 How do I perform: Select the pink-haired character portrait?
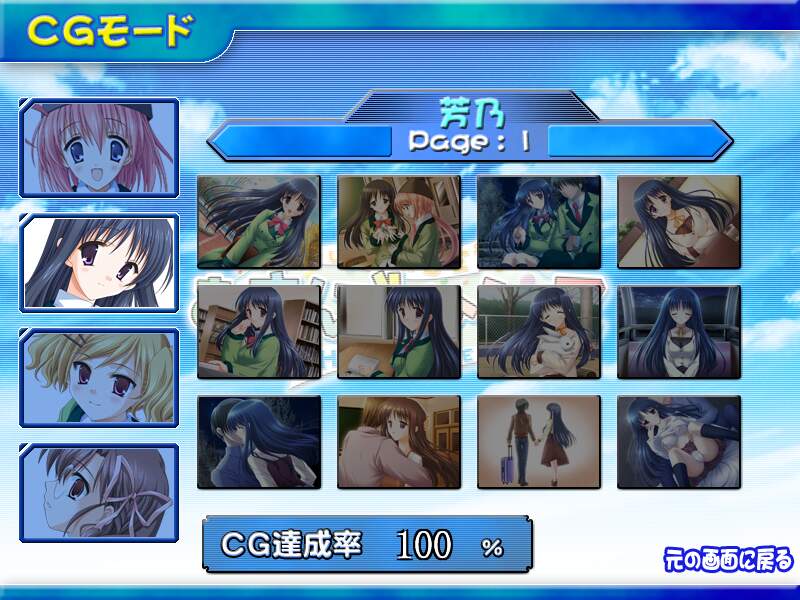pos(99,148)
